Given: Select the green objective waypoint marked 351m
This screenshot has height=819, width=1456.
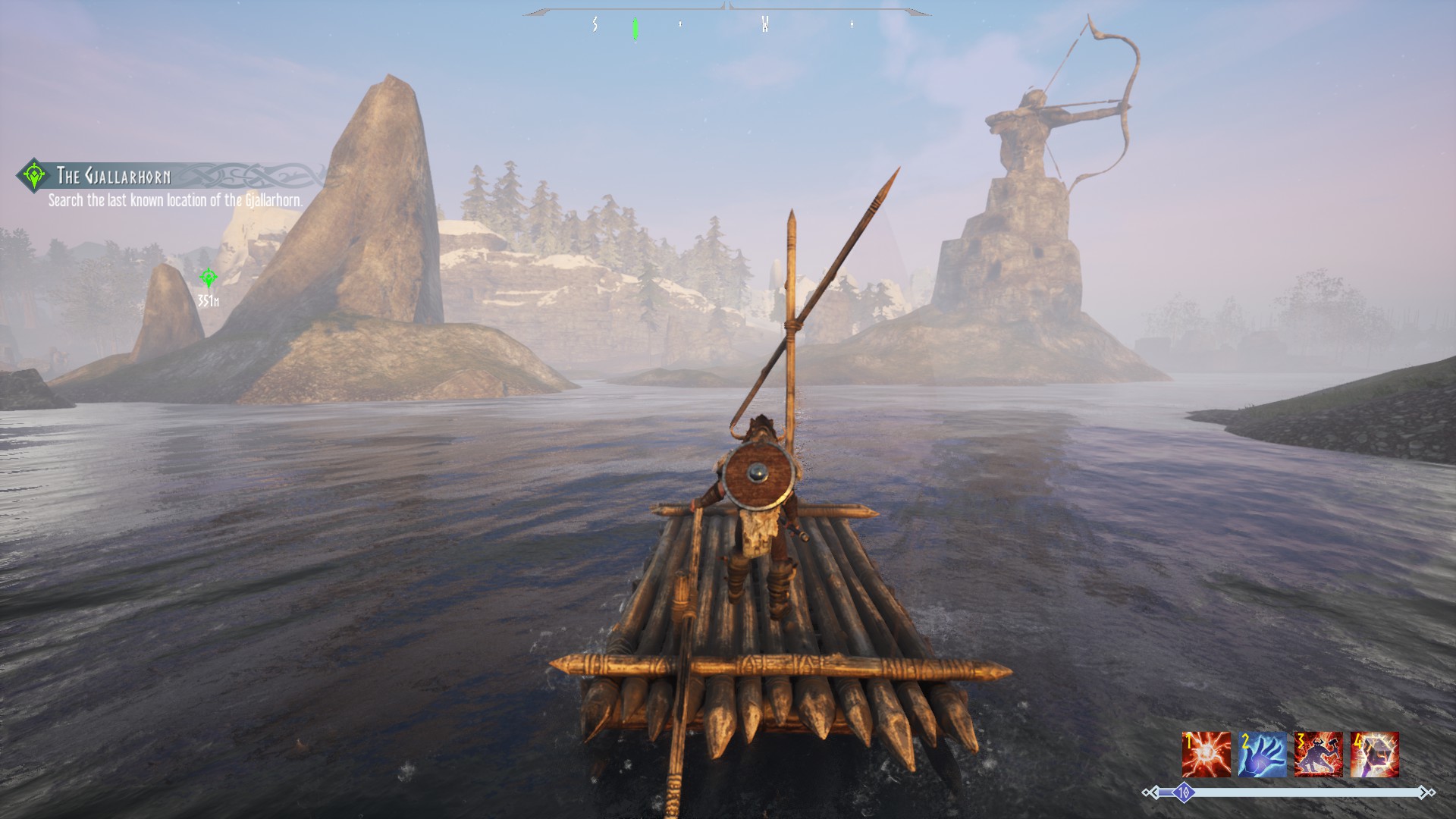Looking at the screenshot, I should point(209,278).
